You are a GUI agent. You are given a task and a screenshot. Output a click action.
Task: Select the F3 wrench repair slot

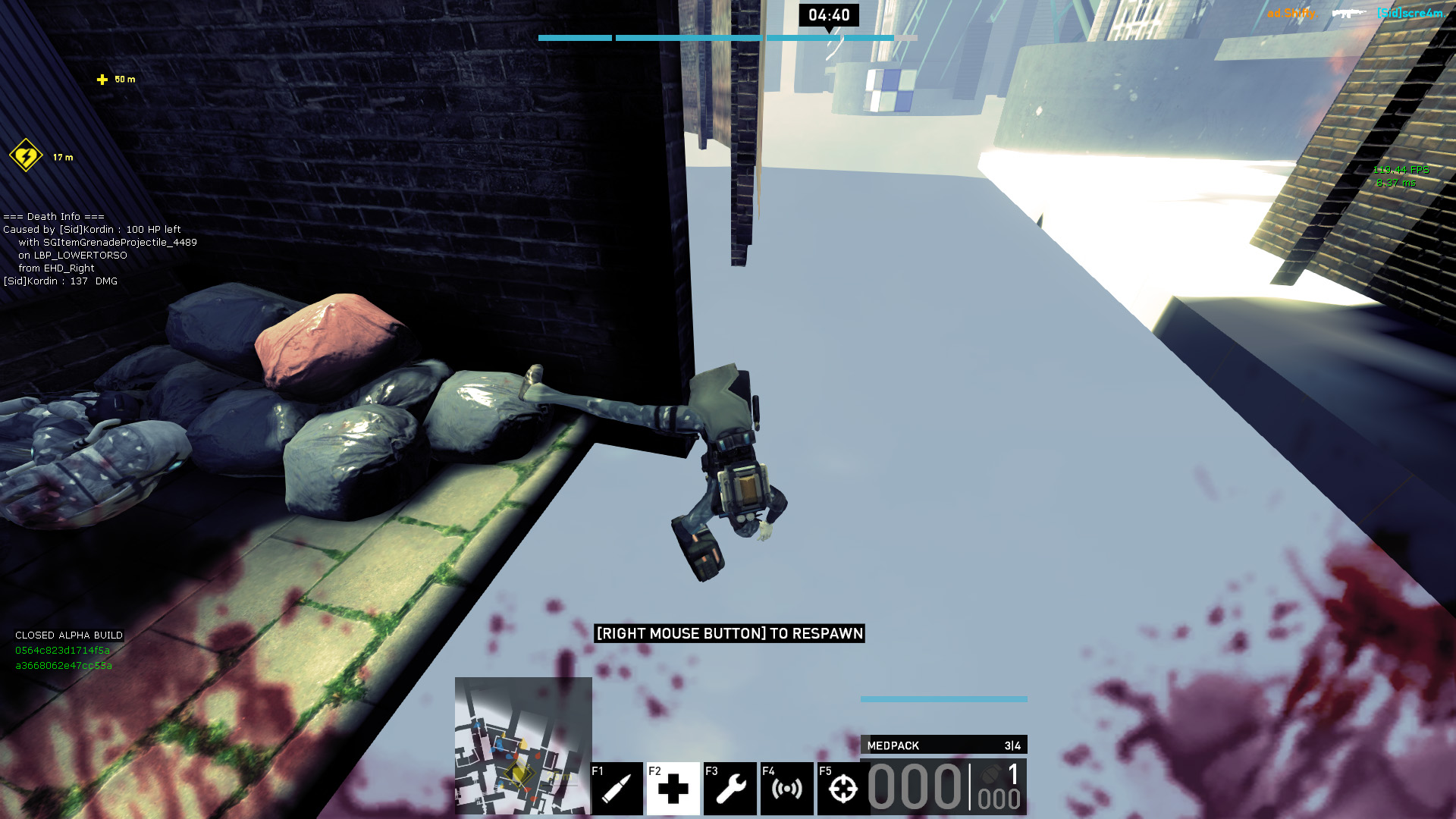coord(730,789)
